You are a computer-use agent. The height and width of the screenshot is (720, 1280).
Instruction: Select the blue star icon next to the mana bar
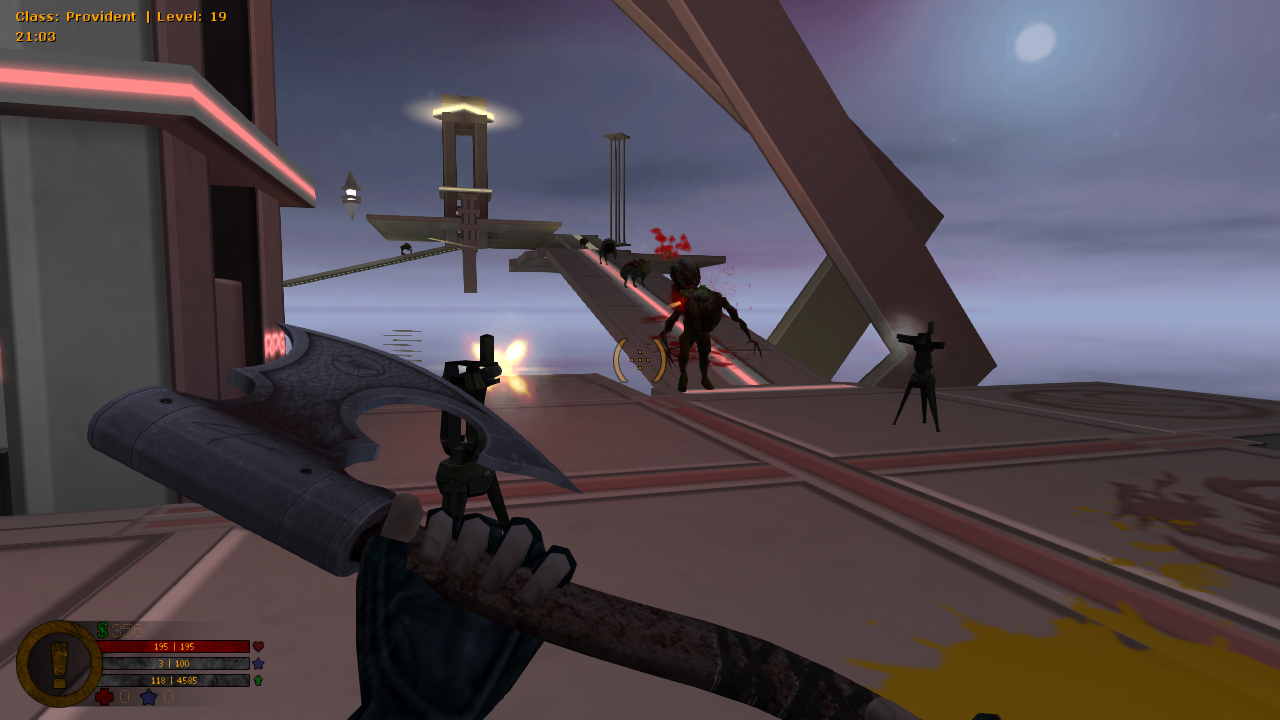tap(258, 663)
